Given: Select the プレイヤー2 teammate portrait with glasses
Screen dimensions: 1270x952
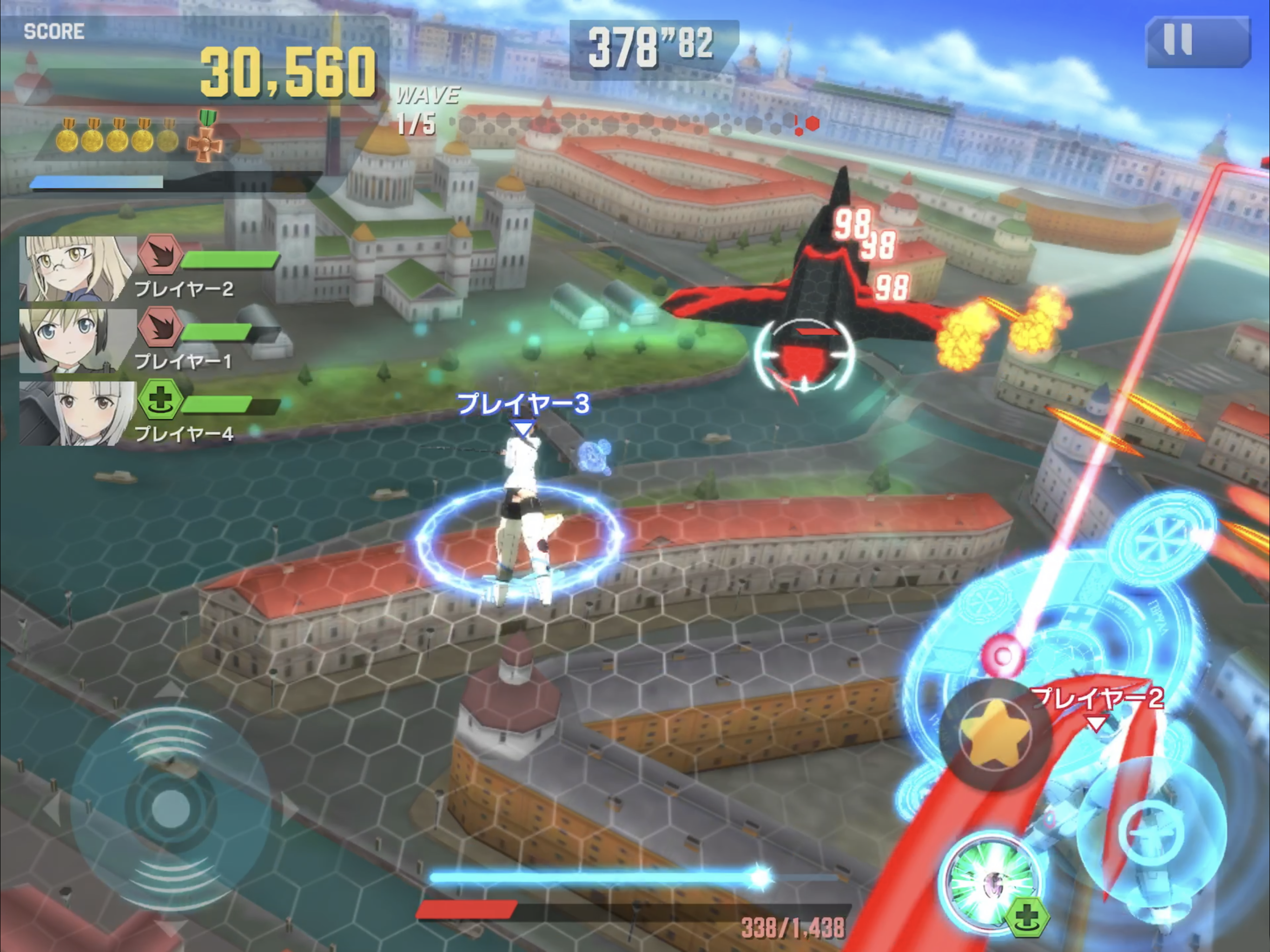Looking at the screenshot, I should tap(78, 268).
